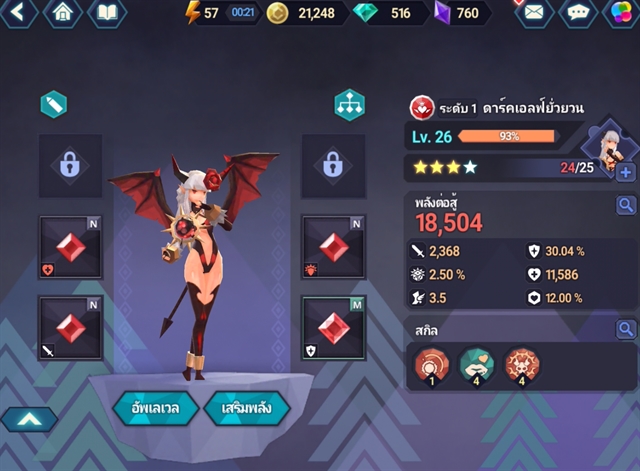The image size is (640, 471).
Task: Expand the bottom up-arrow panel
Action: pyautogui.click(x=28, y=419)
